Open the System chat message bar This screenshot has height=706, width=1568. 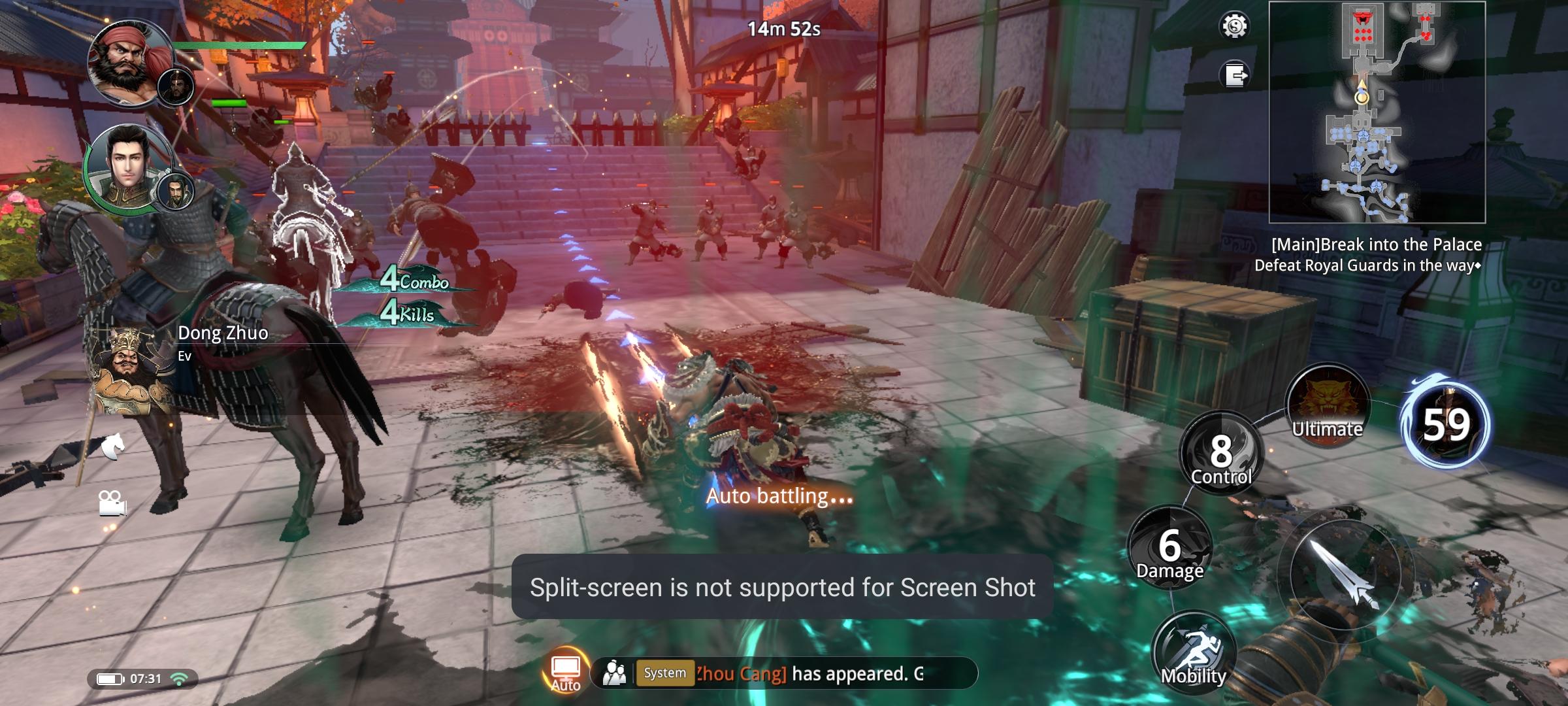tap(804, 673)
